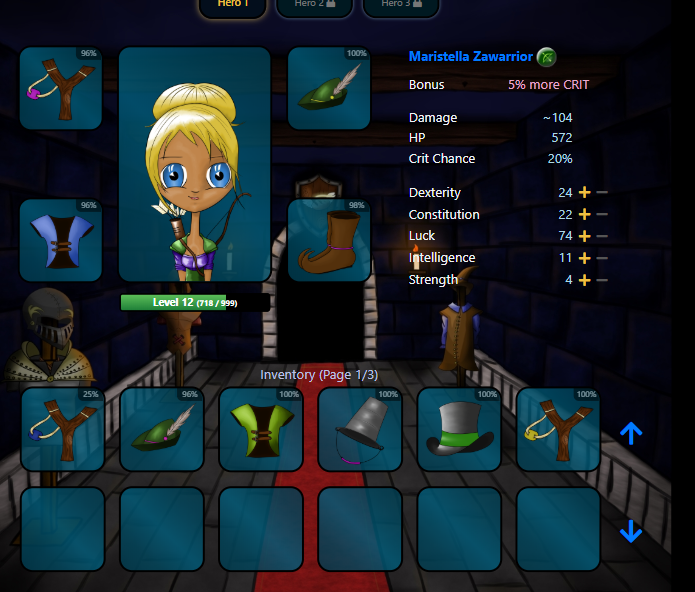Image resolution: width=695 pixels, height=592 pixels.
Task: Pick the green vest in the inventory
Action: (x=260, y=429)
